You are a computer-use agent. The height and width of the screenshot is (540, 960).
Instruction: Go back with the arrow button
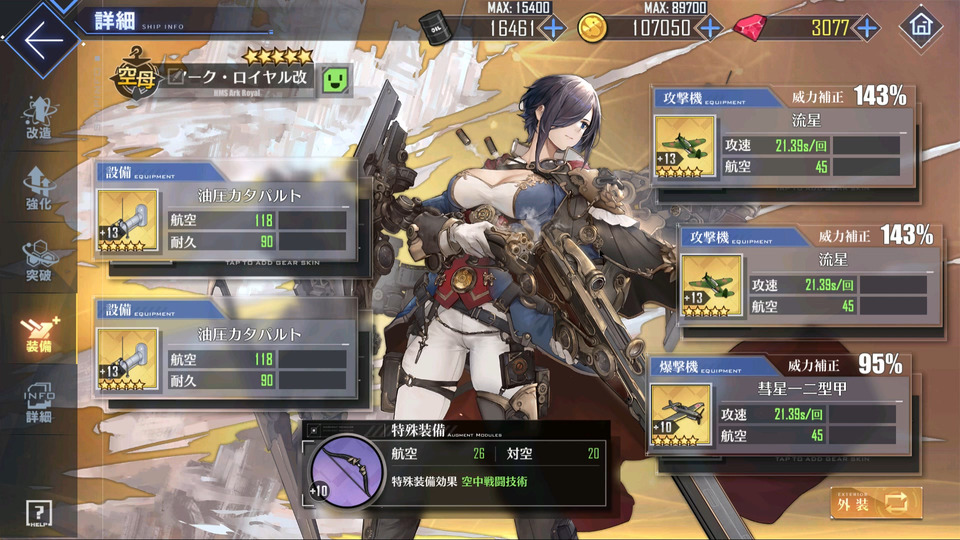coord(42,40)
